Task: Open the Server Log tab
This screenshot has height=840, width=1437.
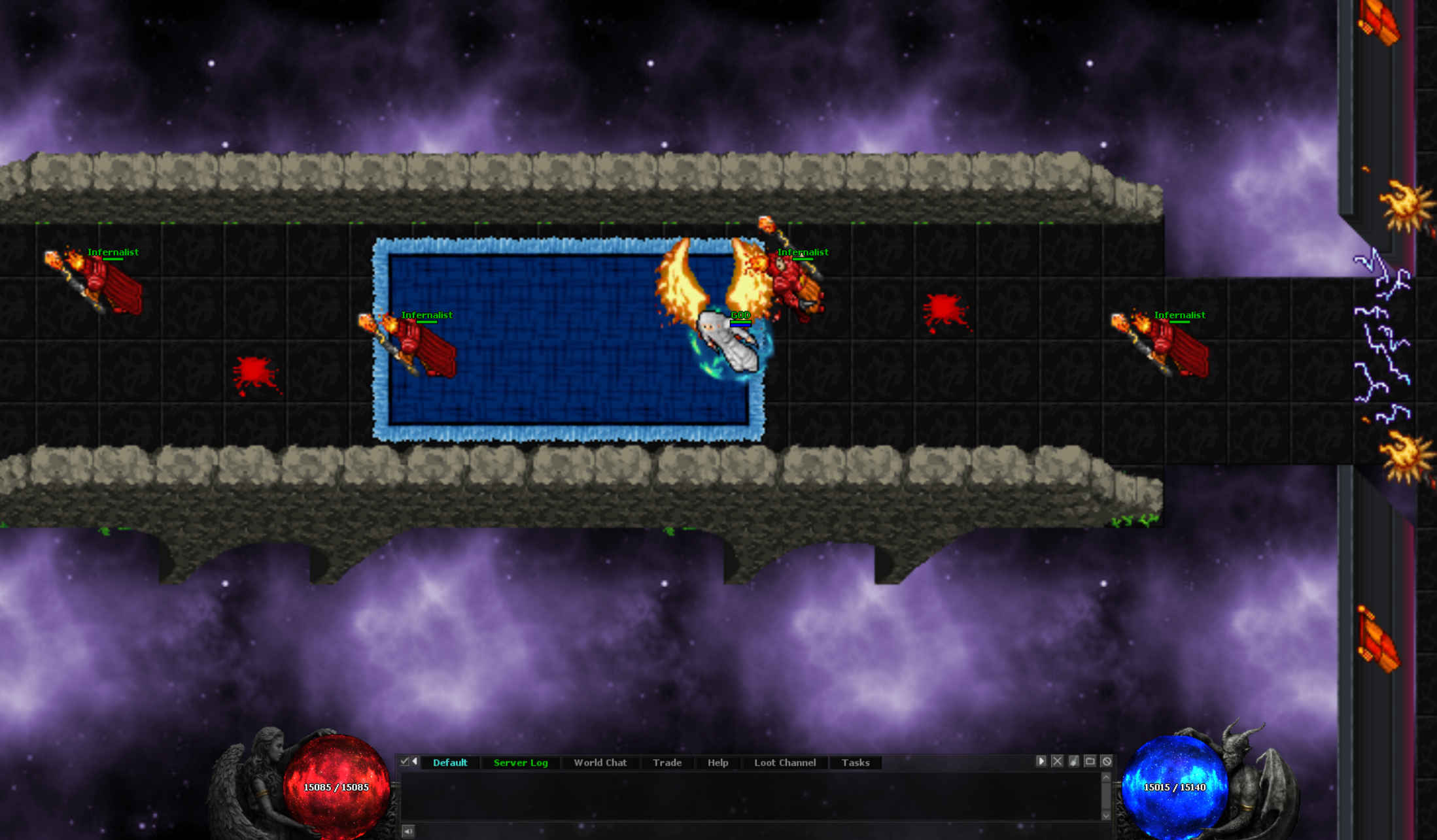Action: coord(521,762)
